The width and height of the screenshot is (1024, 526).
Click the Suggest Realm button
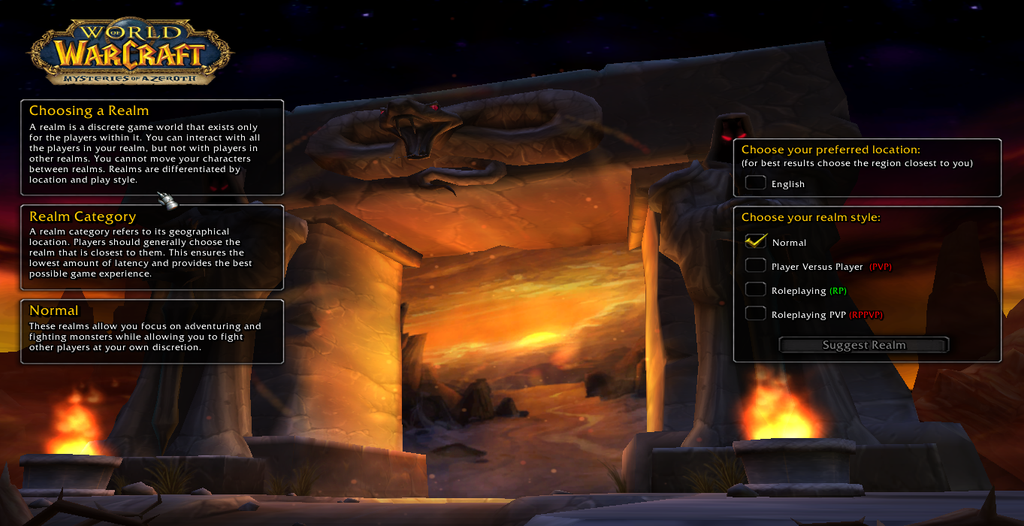864,345
